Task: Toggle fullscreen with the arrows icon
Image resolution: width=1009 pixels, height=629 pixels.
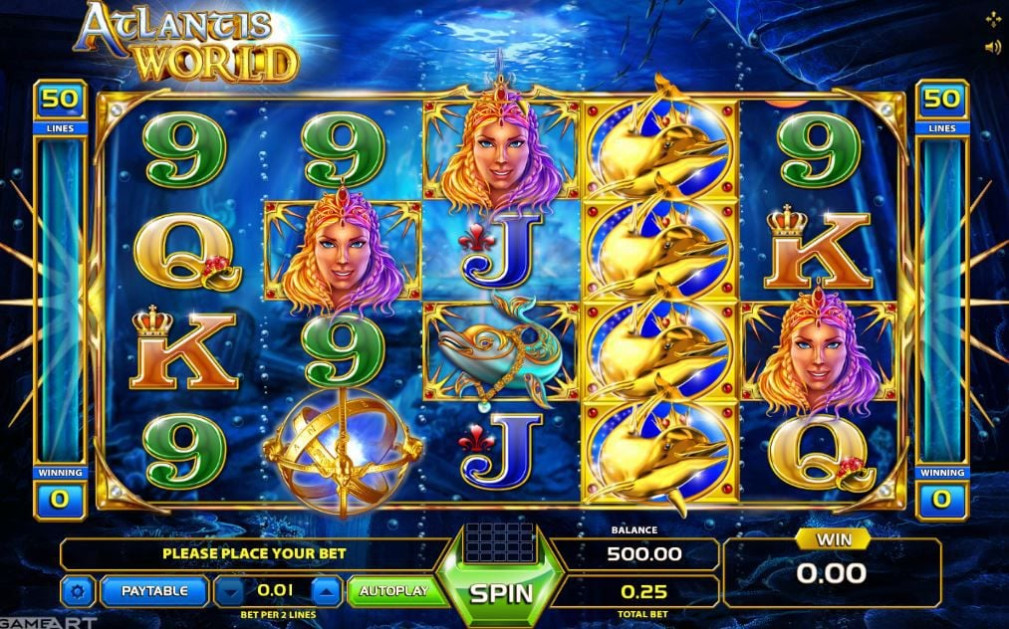Action: pyautogui.click(x=992, y=19)
